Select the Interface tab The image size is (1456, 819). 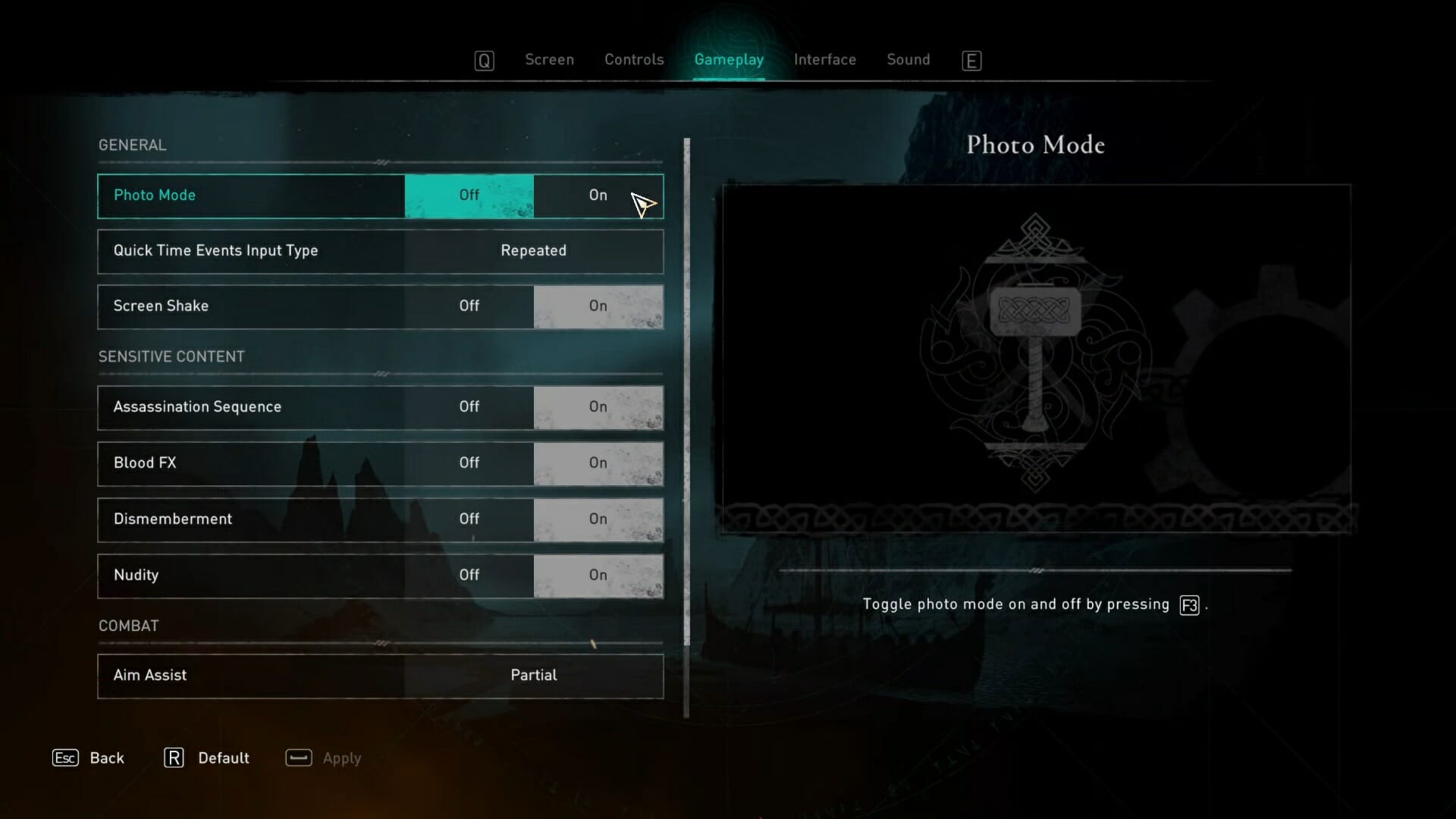(824, 60)
